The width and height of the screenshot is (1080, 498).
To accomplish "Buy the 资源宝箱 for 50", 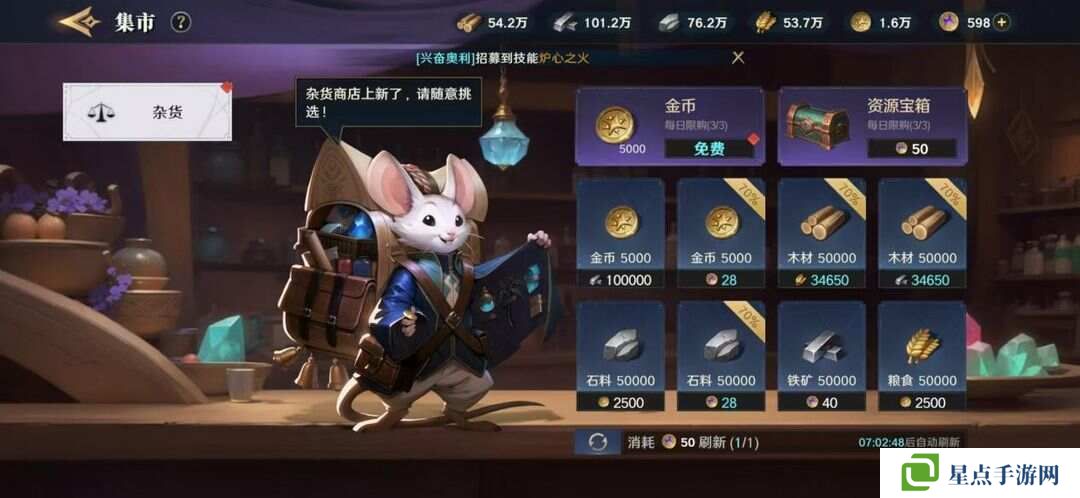I will coord(911,148).
